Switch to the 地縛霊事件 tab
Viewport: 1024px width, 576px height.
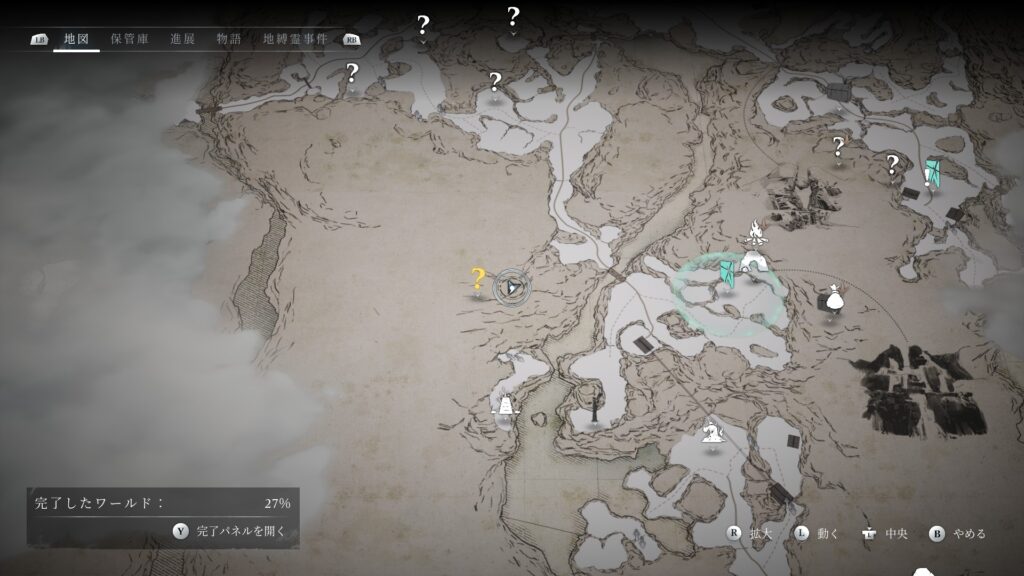(x=295, y=39)
